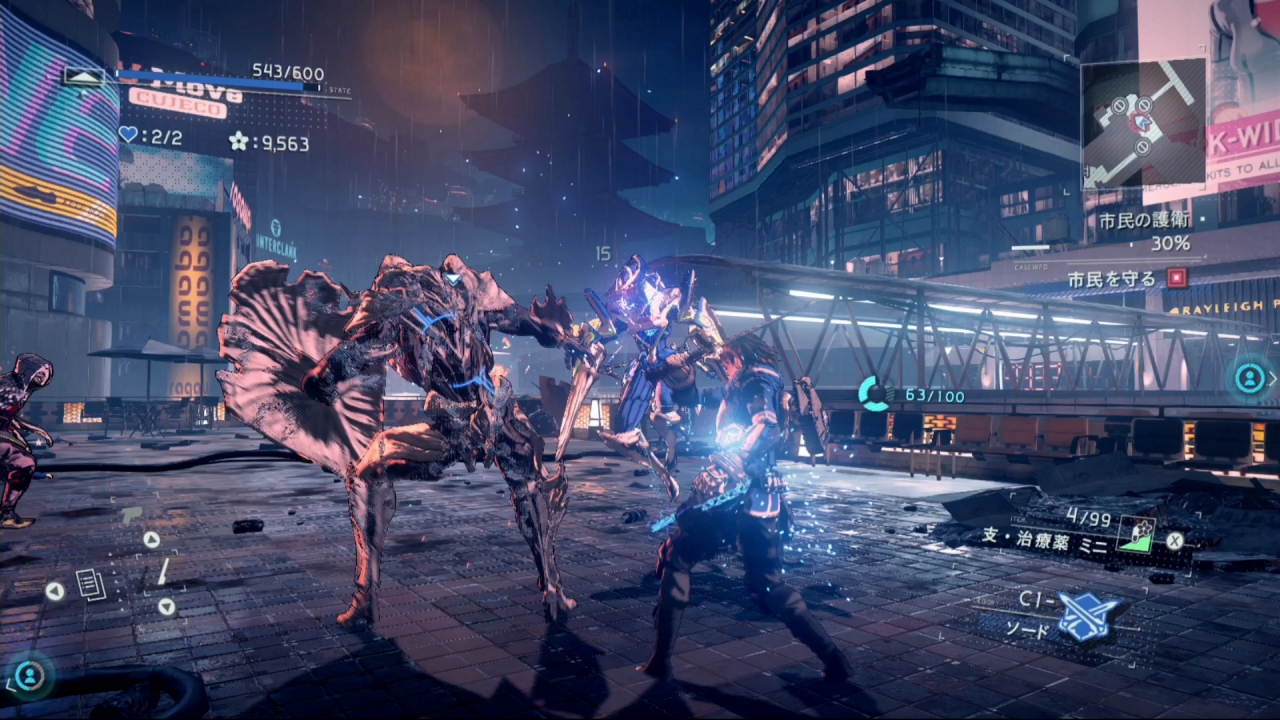
Task: Open the document pages icon
Action: point(91,585)
